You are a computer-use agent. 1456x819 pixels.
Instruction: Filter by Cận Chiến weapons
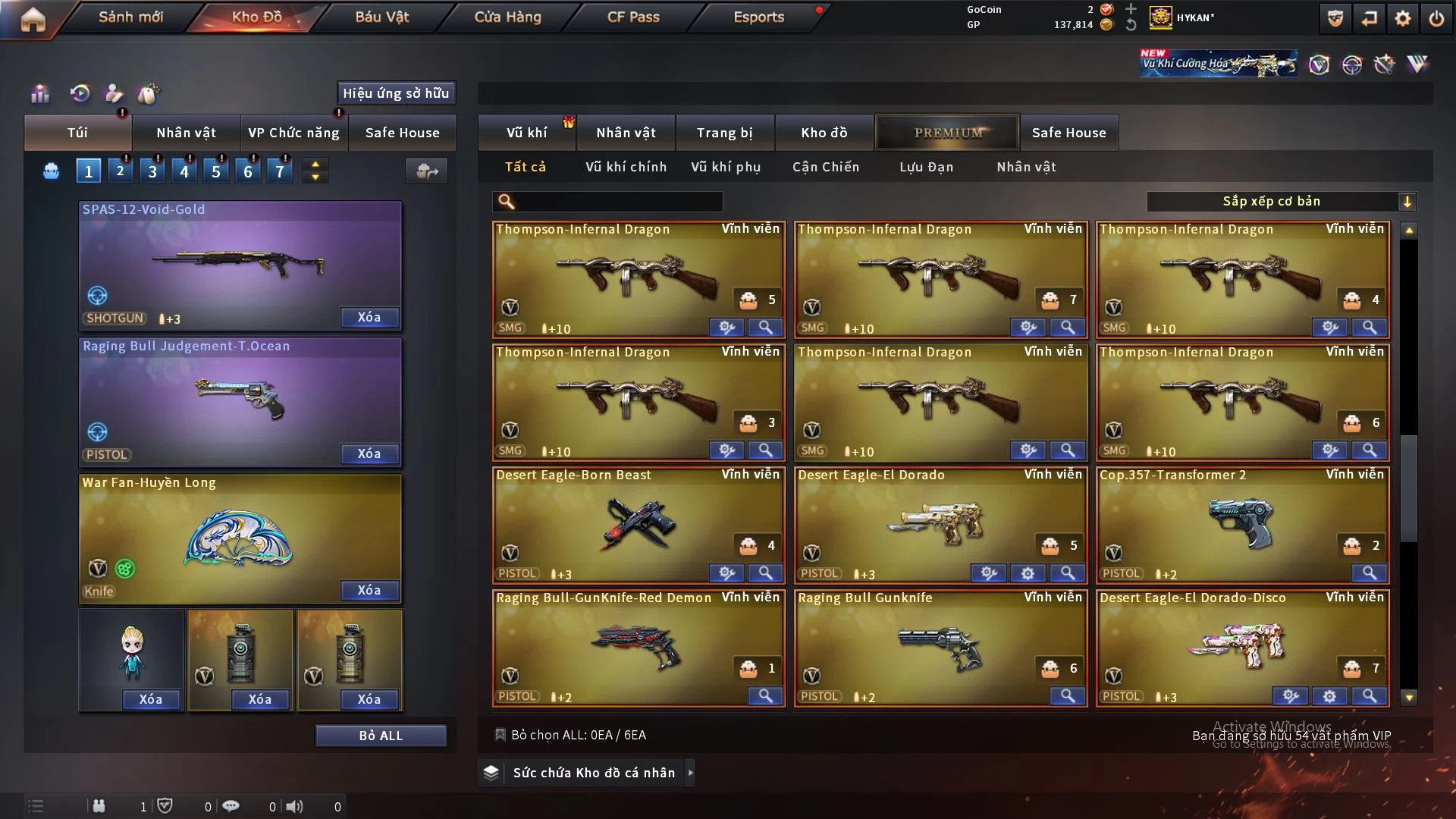826,167
